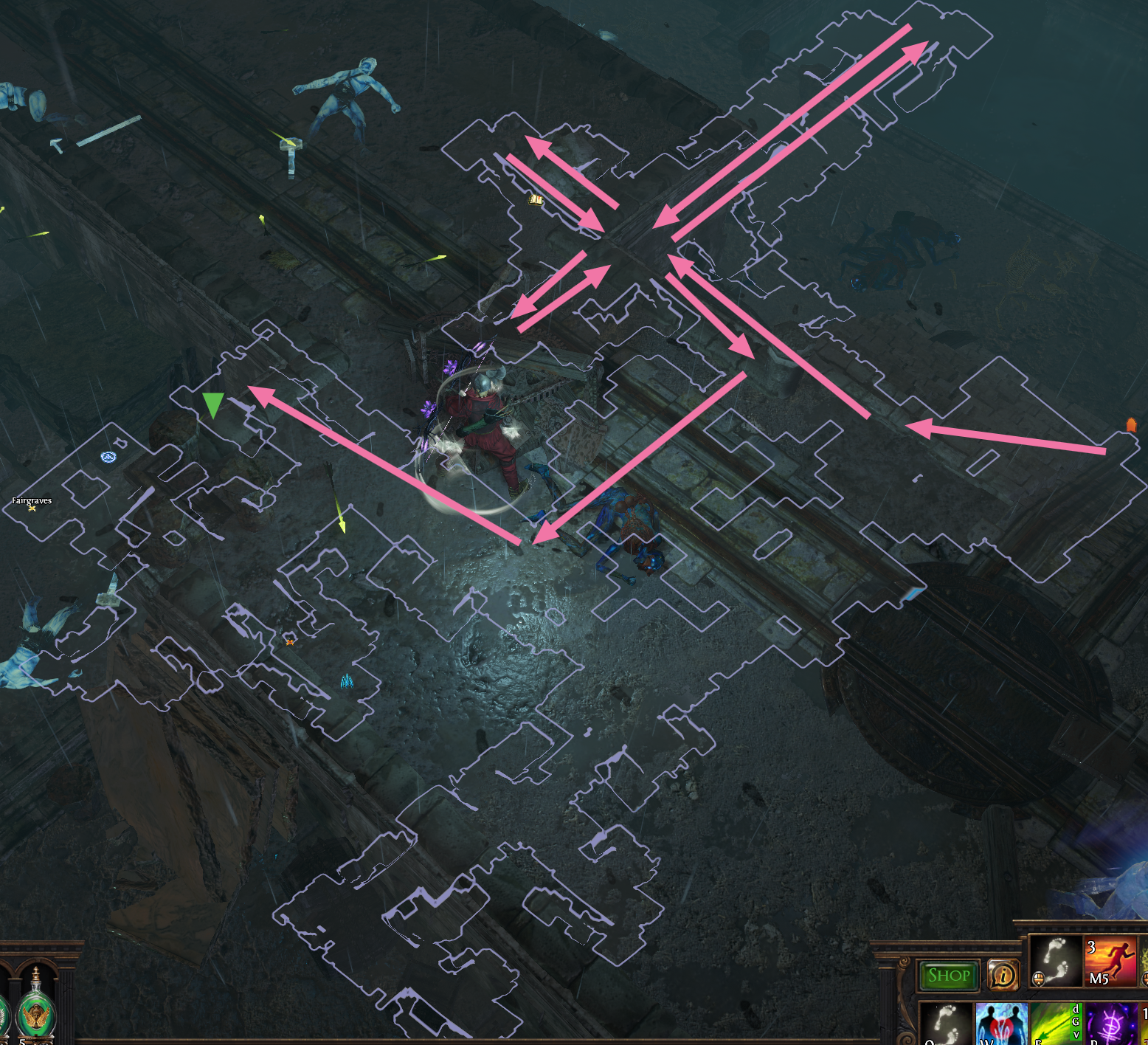Cast the purple rune sigil skill

coord(1110,1024)
